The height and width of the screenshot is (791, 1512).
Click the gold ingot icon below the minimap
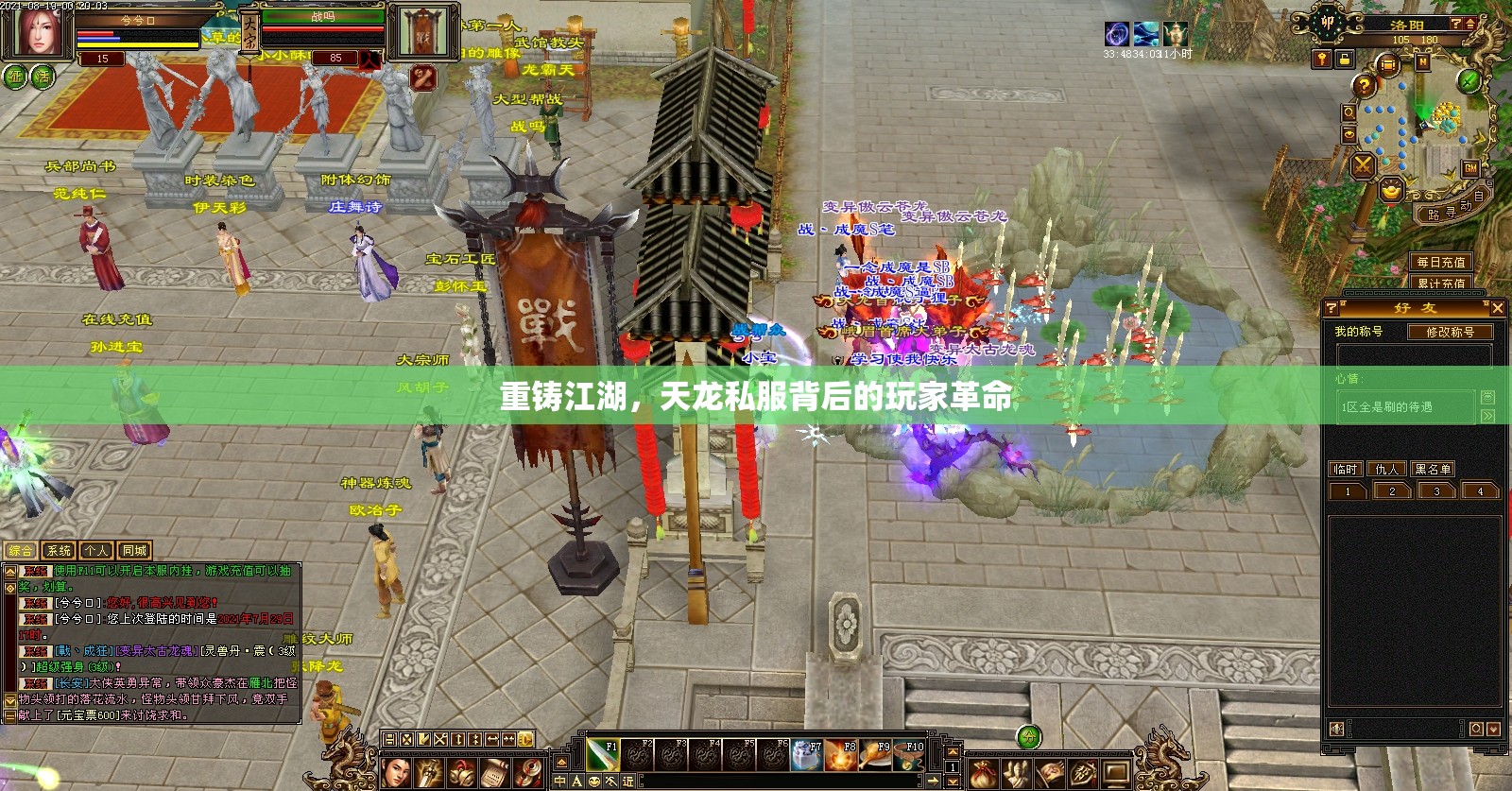coord(1391,189)
